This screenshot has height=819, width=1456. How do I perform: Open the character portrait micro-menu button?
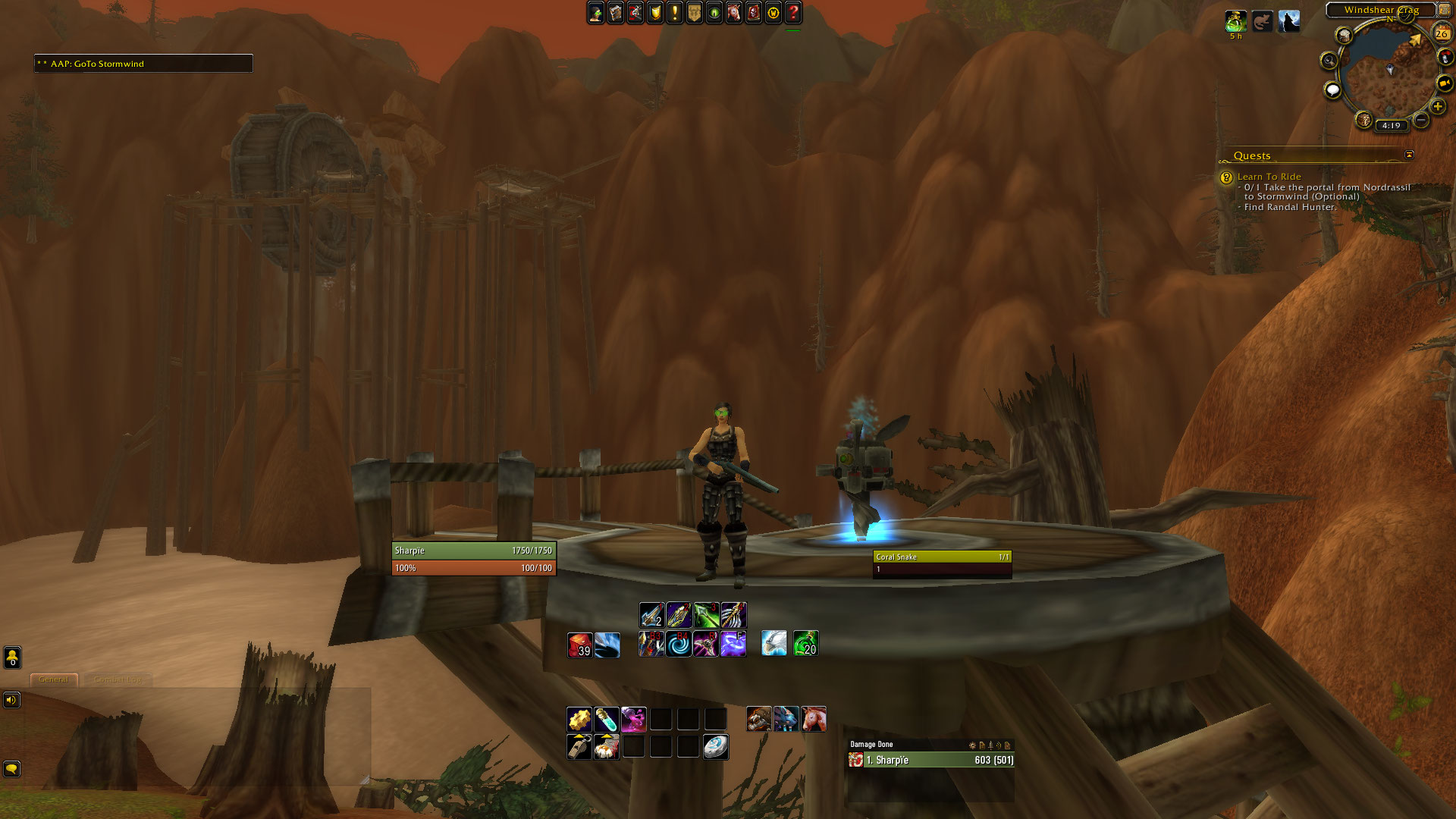pyautogui.click(x=596, y=12)
